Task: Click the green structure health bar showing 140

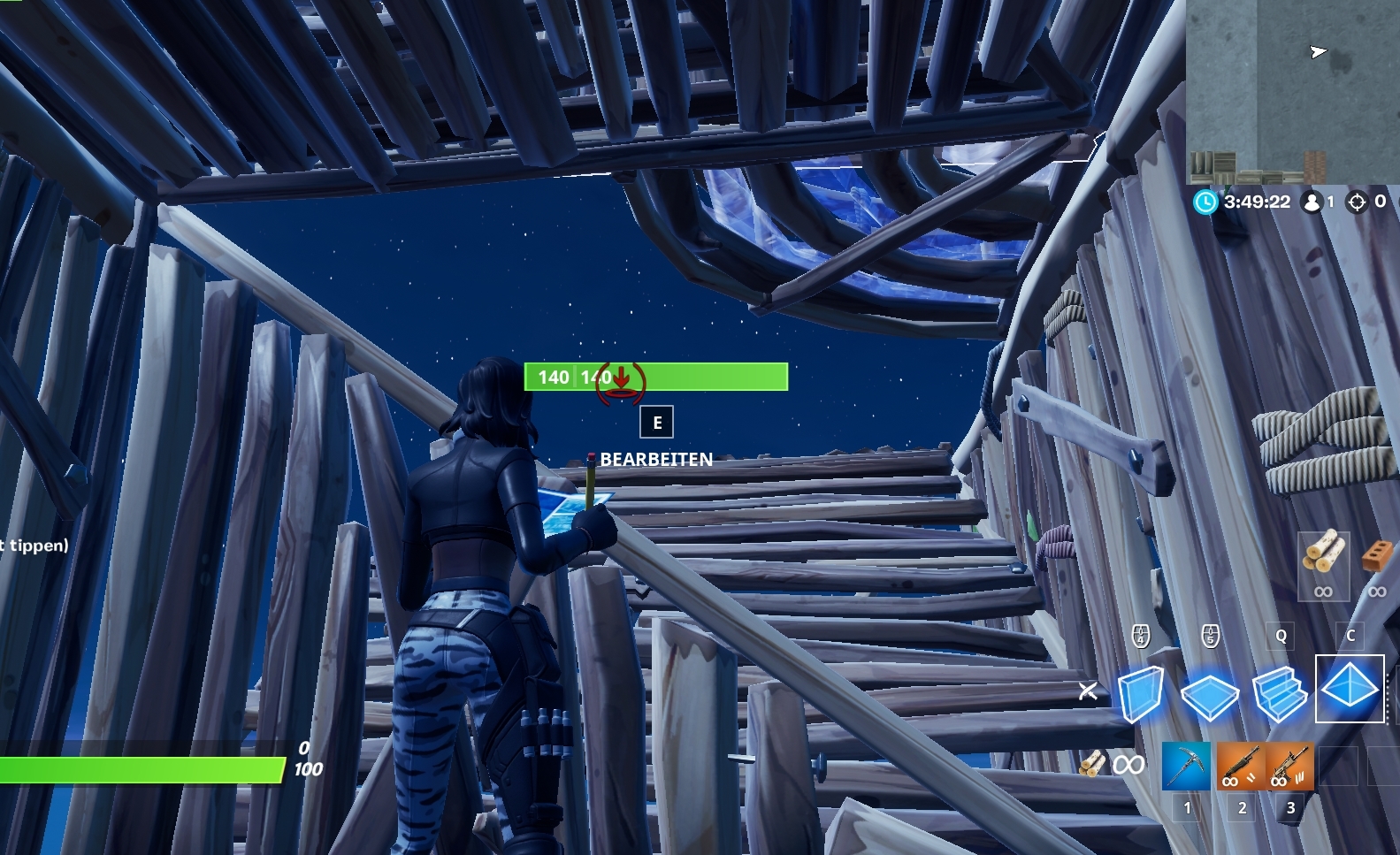Action: (x=654, y=377)
